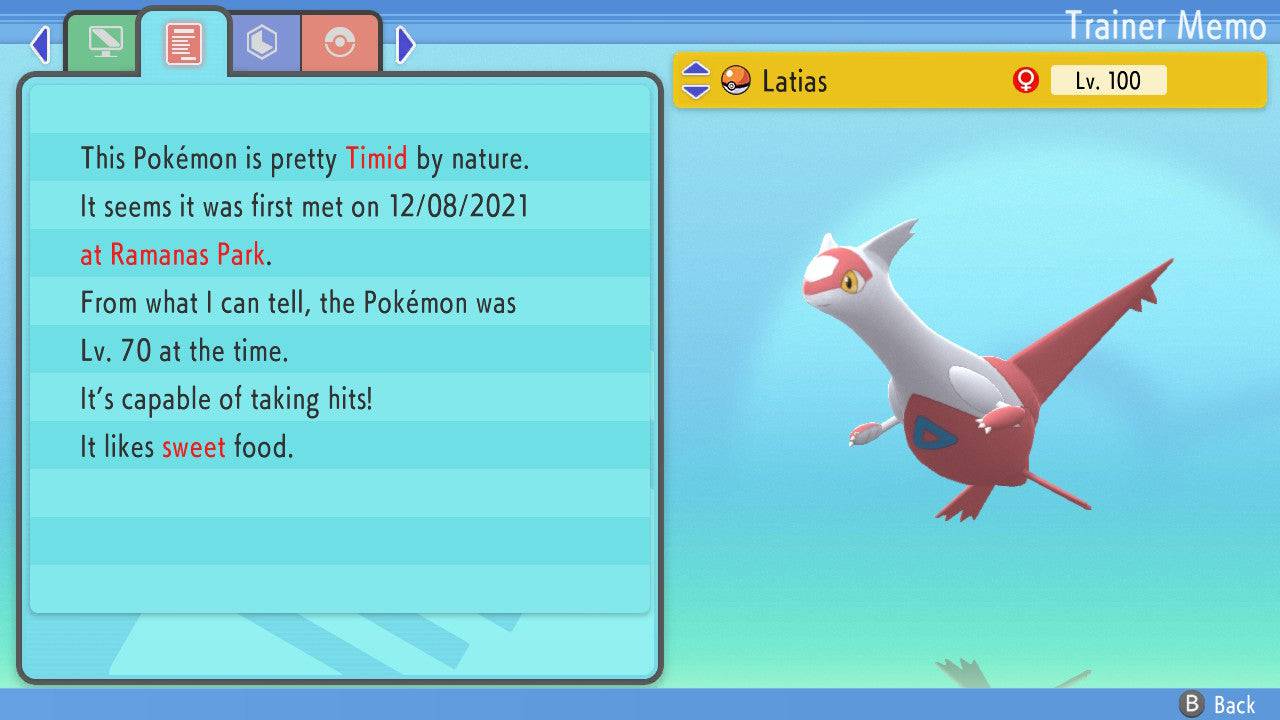The image size is (1280, 720).
Task: Select the red Trainer Memo tab
Action: coord(184,43)
